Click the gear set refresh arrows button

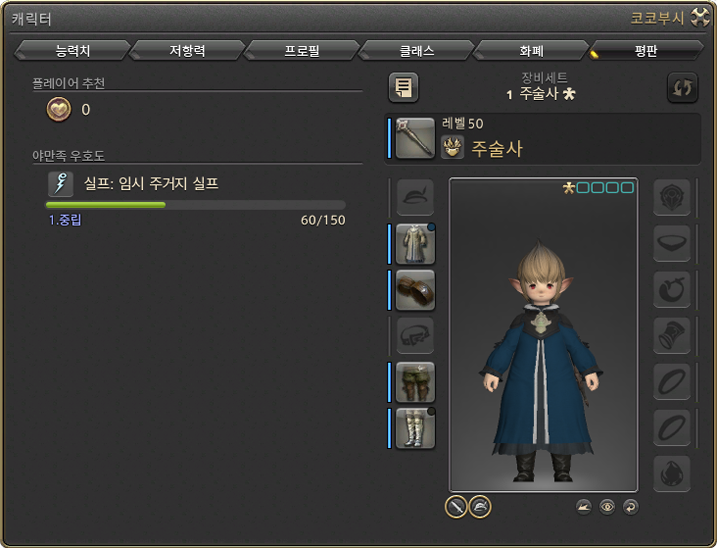pos(682,88)
